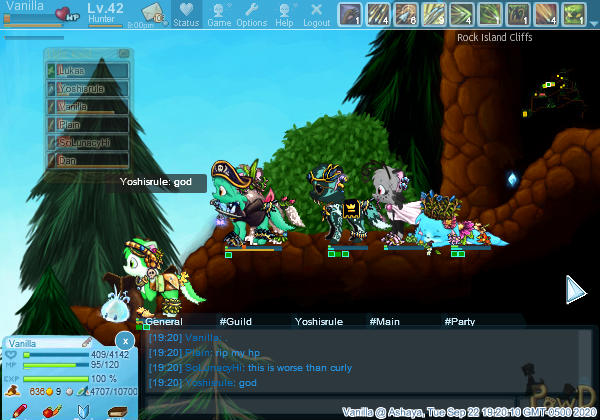Select Yoshisrule in the party list
This screenshot has width=600, height=420.
(x=88, y=89)
